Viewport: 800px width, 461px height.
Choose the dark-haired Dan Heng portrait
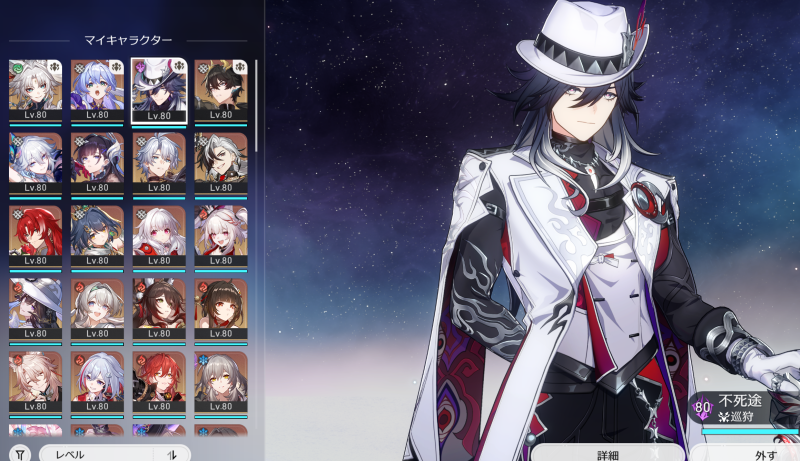[220, 88]
